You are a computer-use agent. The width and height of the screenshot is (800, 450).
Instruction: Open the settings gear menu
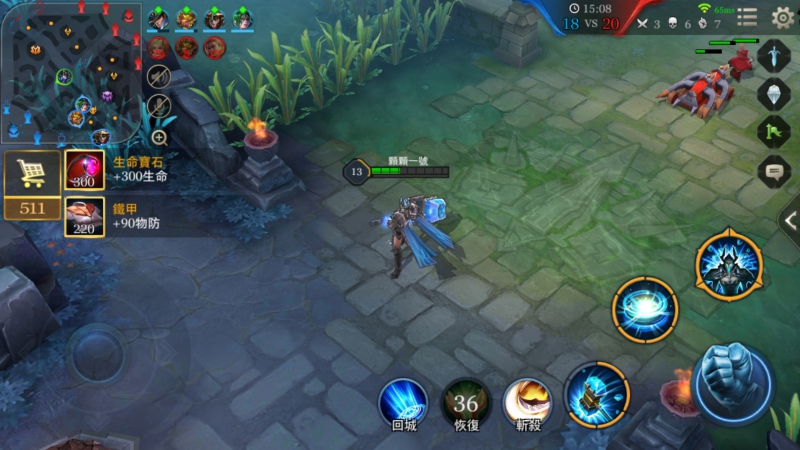tap(782, 17)
